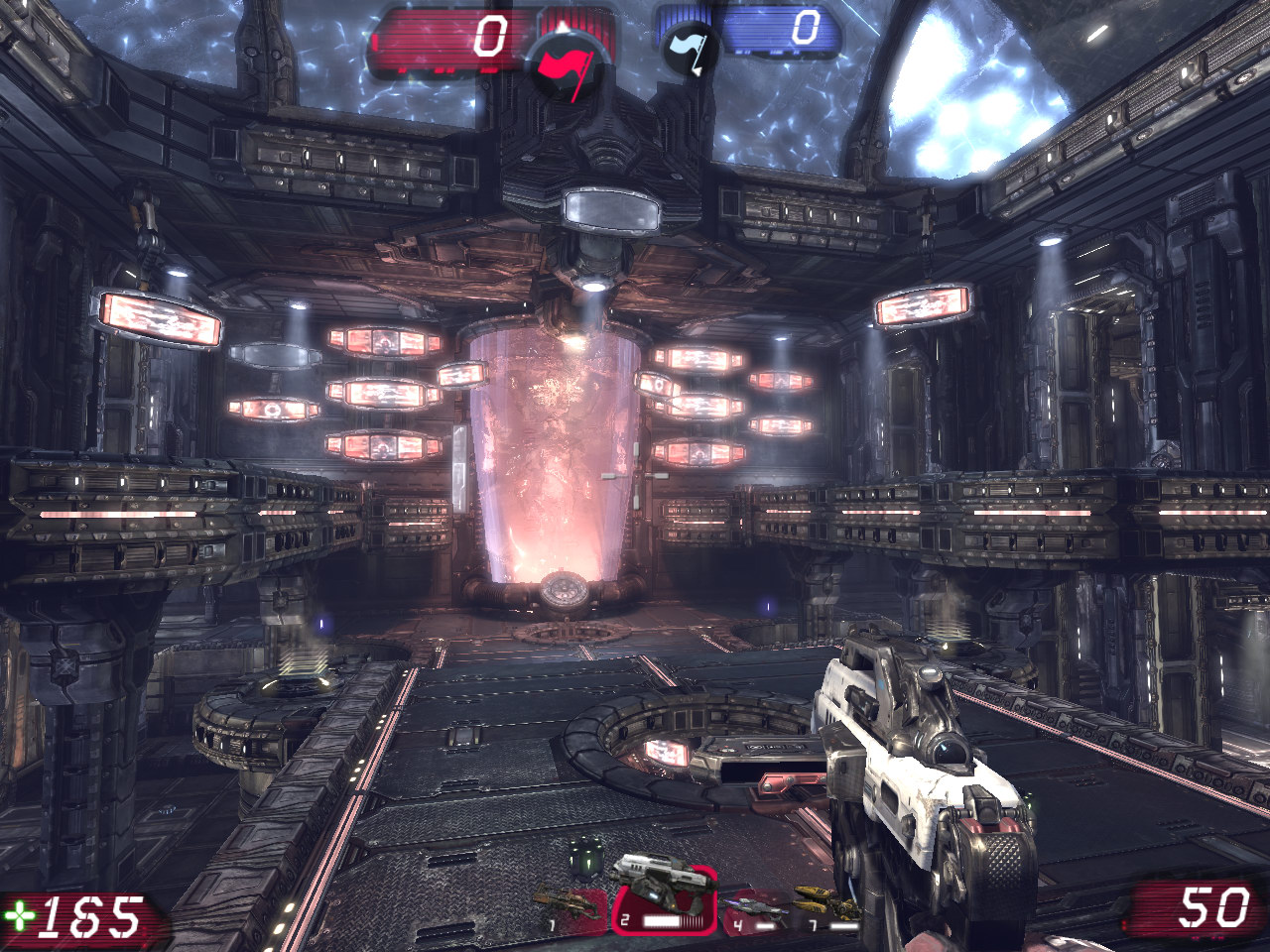The width and height of the screenshot is (1270, 952).
Task: Click the blue team flag status icon
Action: 691,51
